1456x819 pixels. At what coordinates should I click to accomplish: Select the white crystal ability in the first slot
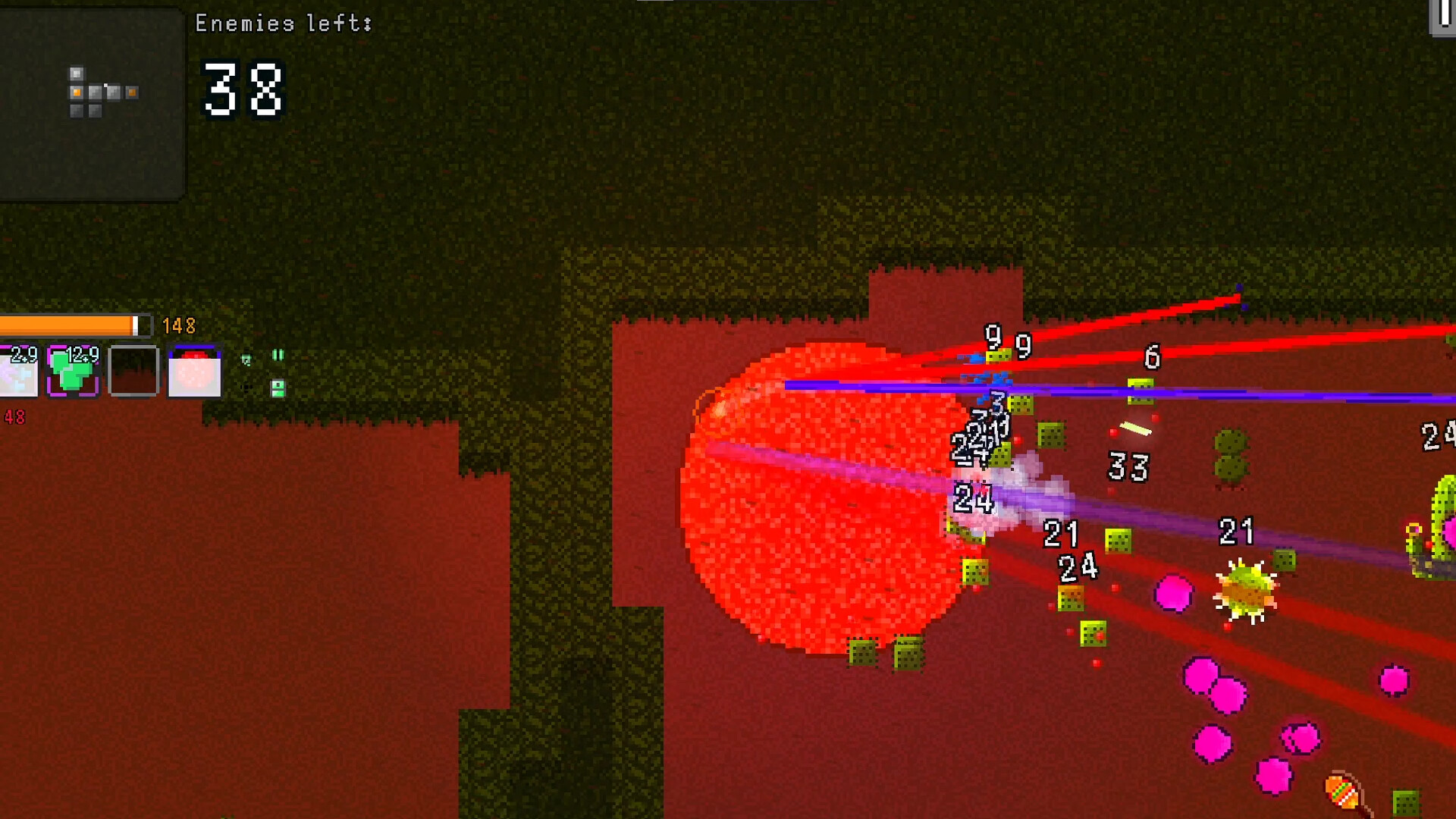15,372
